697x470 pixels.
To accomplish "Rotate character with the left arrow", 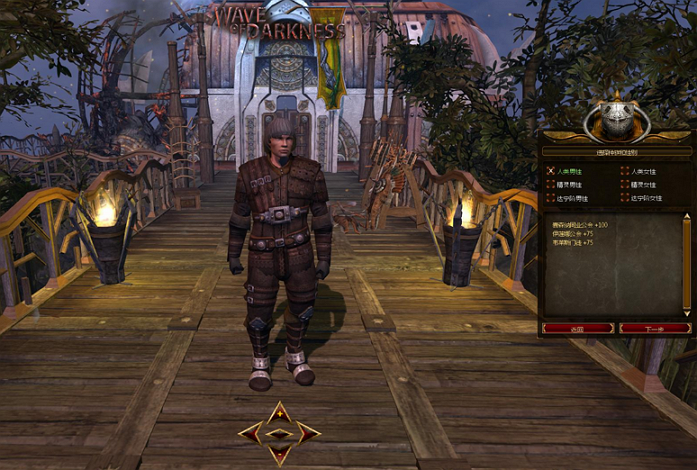I will (252, 432).
